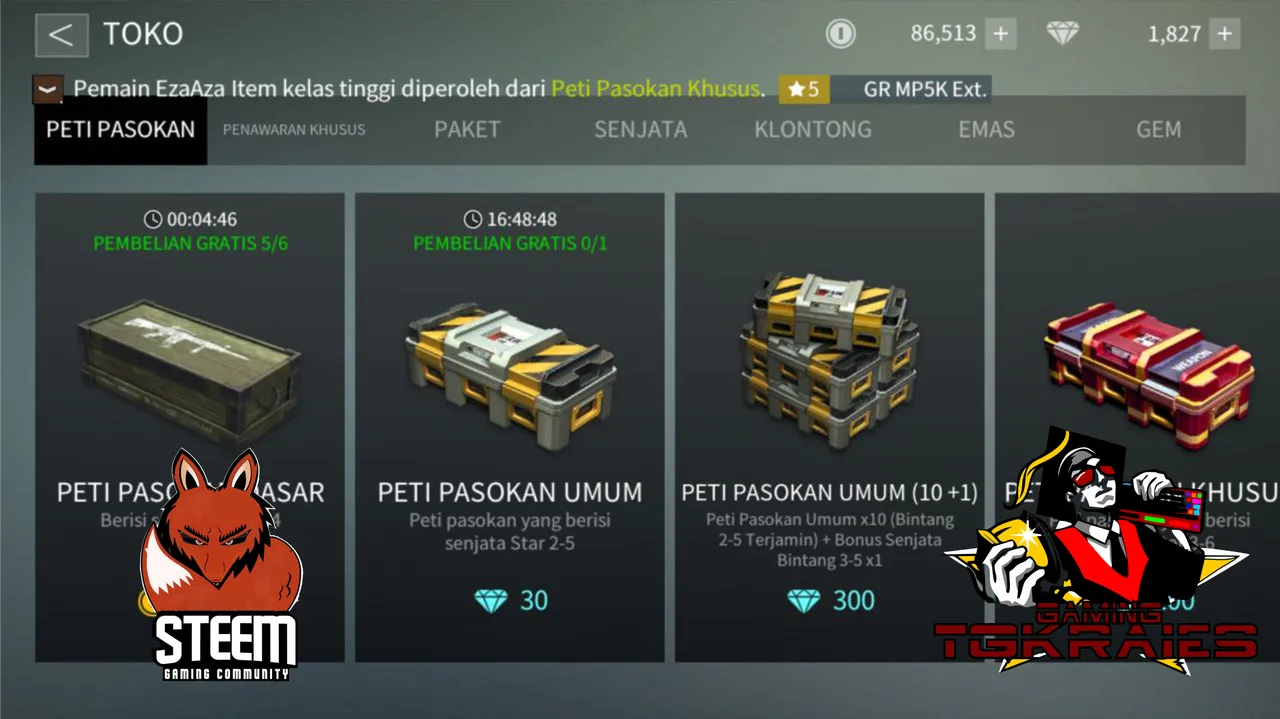
Task: Add more gems with the plus button
Action: tap(1225, 34)
